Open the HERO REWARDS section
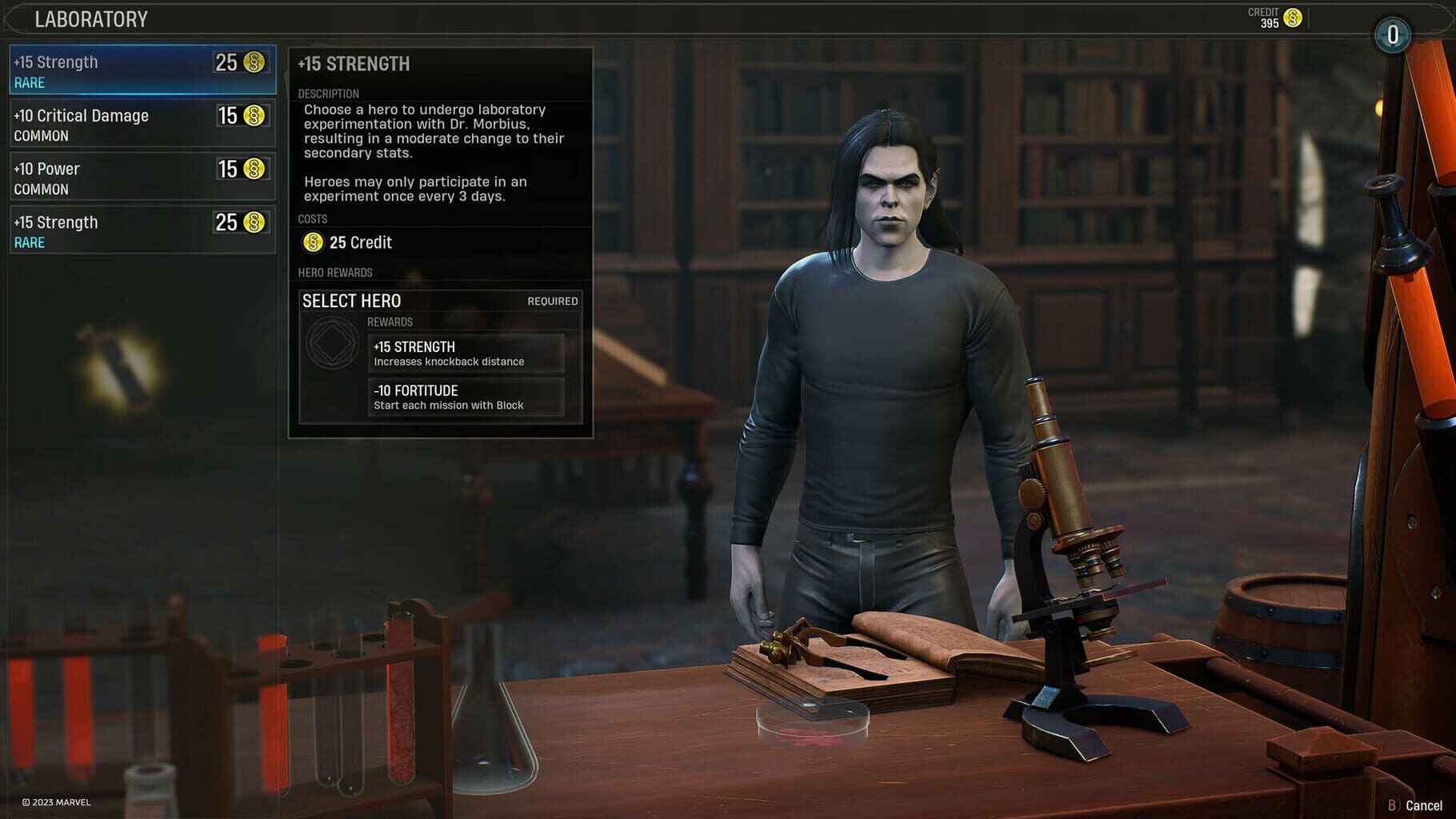This screenshot has height=819, width=1456. pos(334,272)
